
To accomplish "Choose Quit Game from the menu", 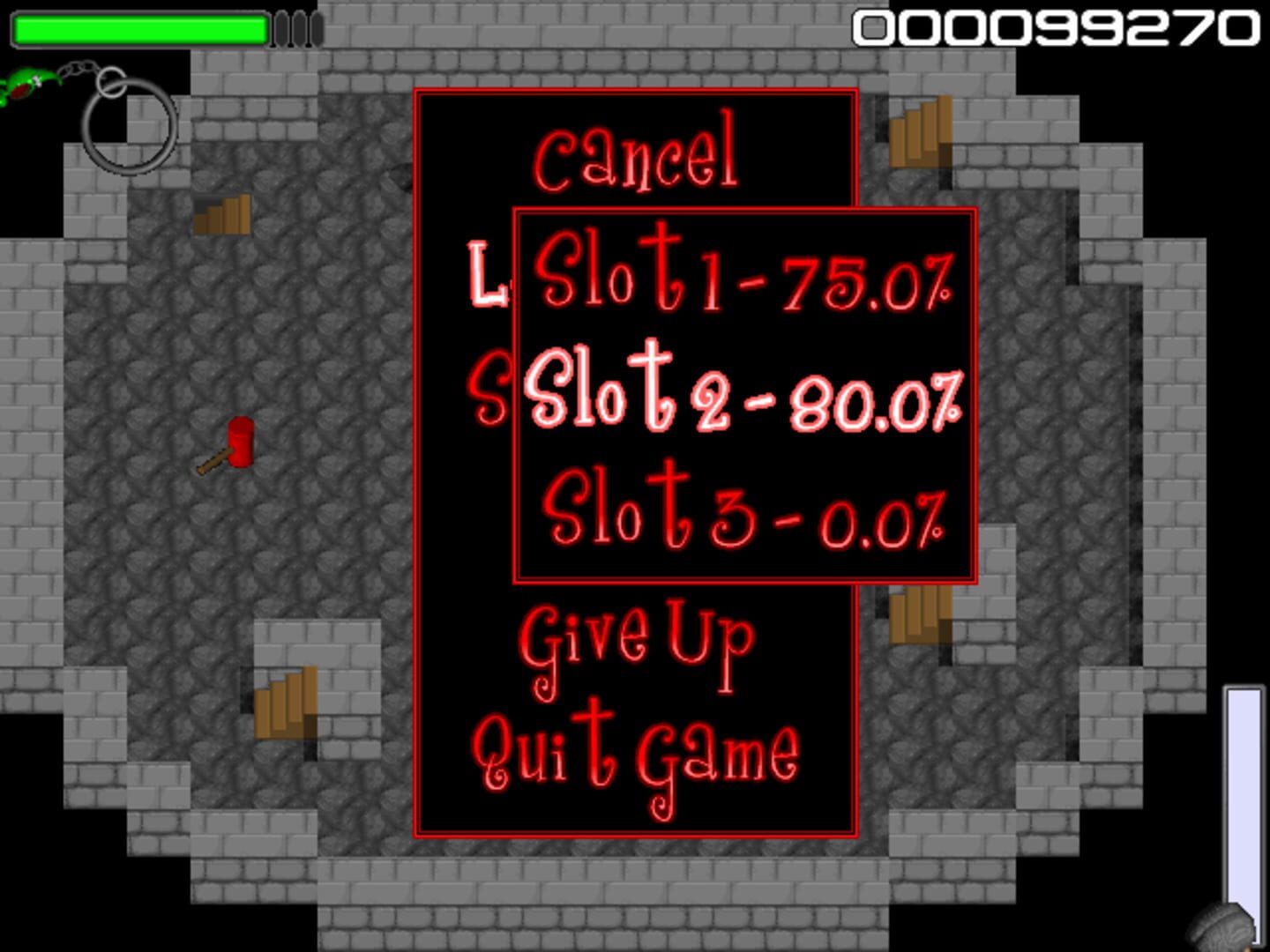I will (637, 749).
